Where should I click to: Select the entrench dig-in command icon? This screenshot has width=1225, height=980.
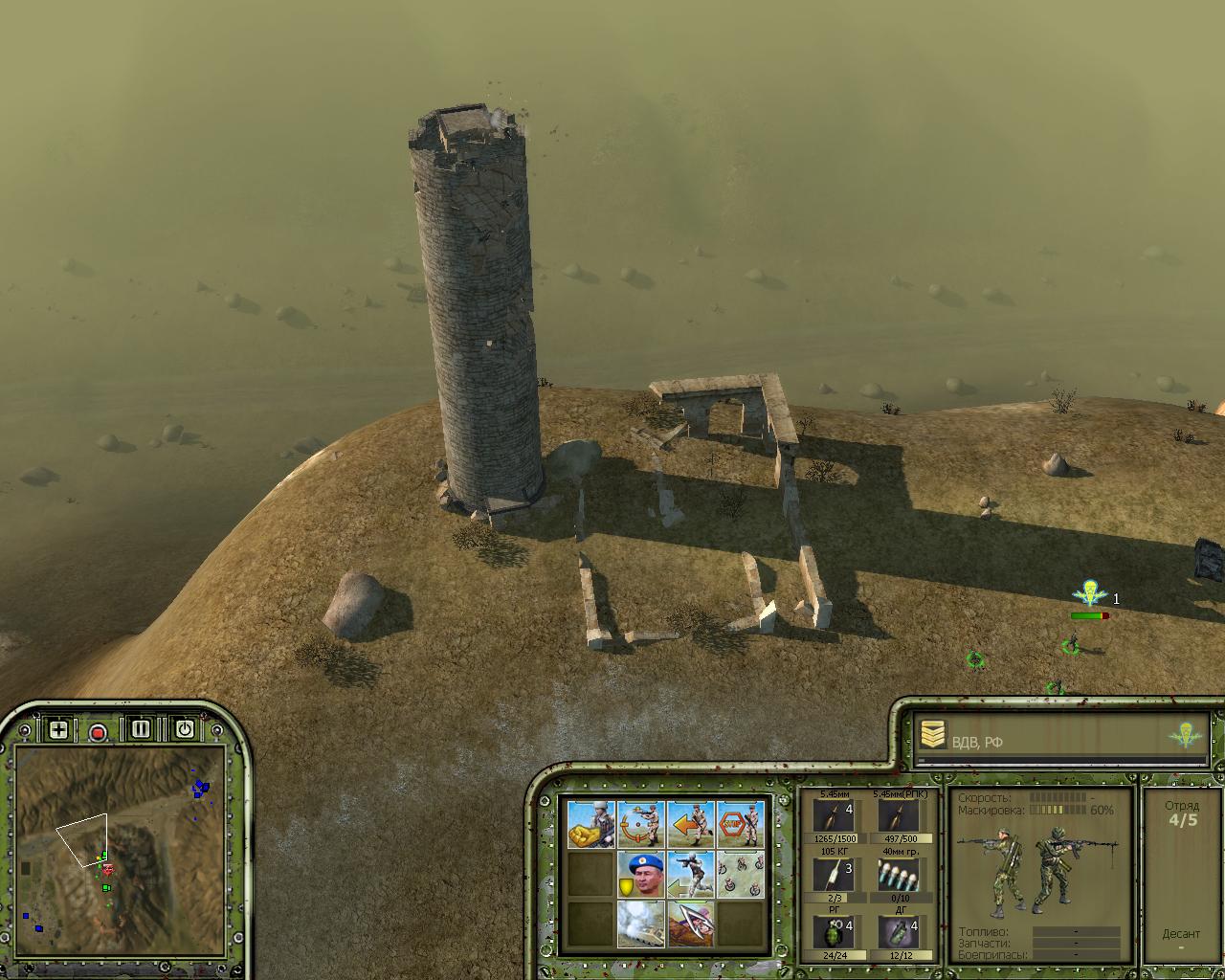click(x=691, y=924)
